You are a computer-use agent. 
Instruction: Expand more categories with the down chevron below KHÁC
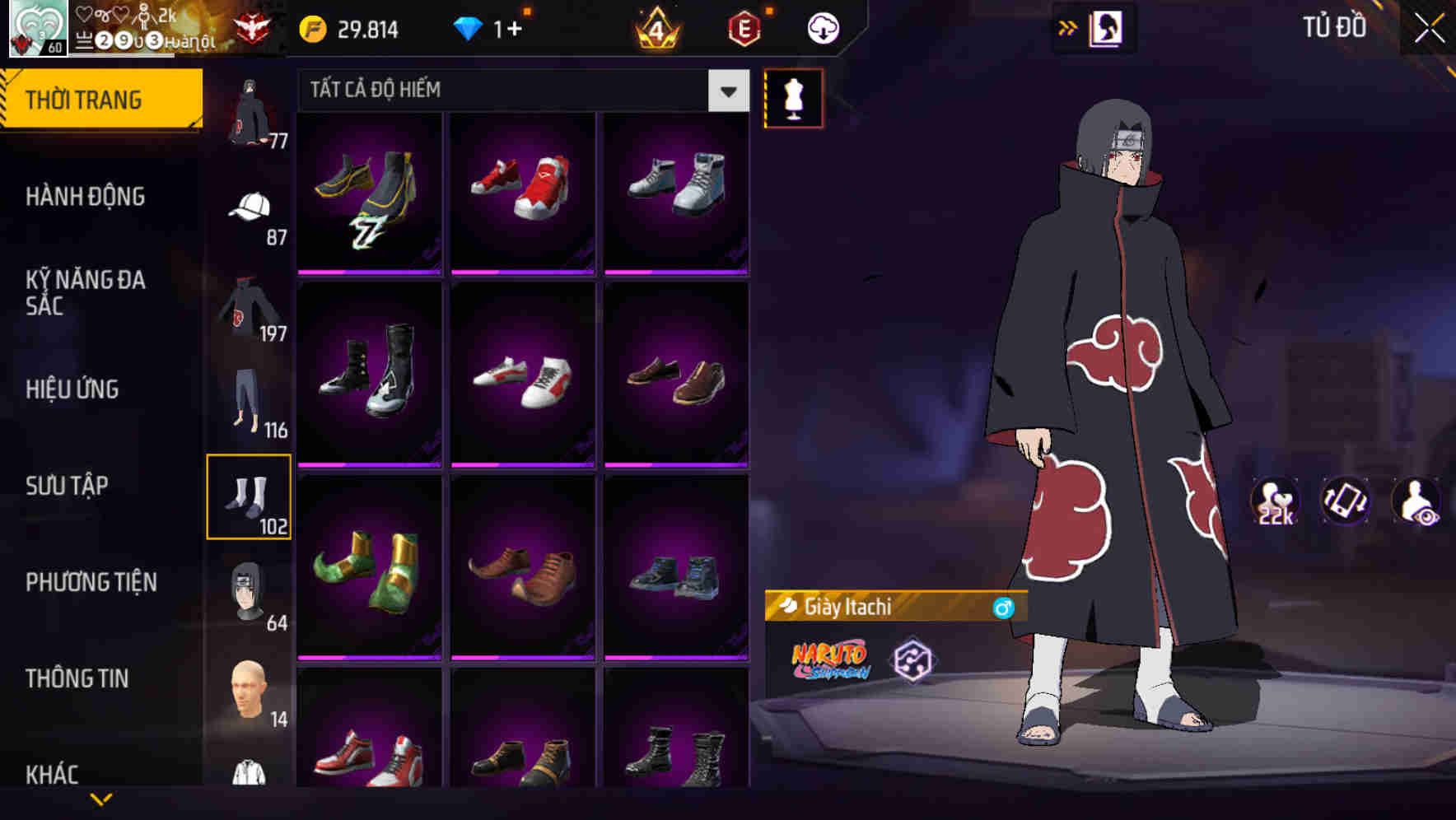103,799
